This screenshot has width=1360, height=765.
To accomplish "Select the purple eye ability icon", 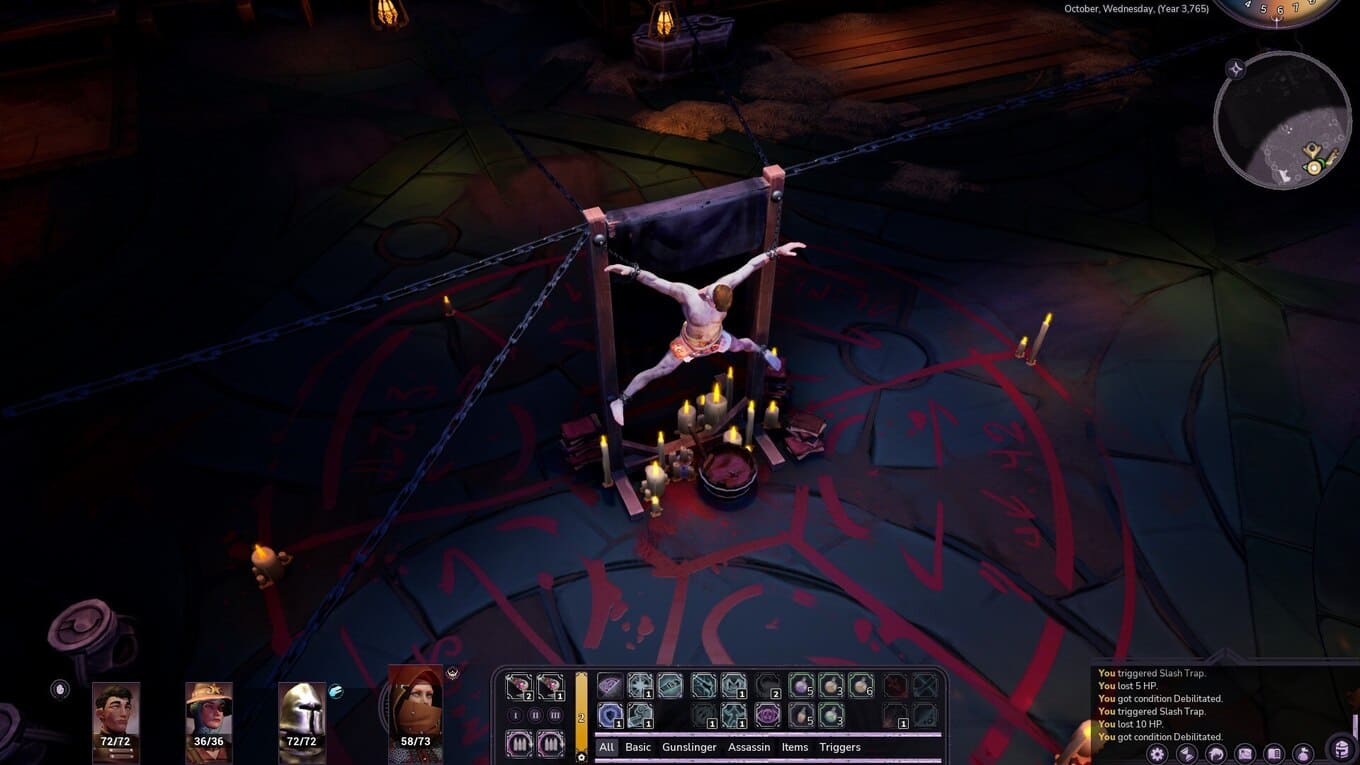I will tap(767, 715).
